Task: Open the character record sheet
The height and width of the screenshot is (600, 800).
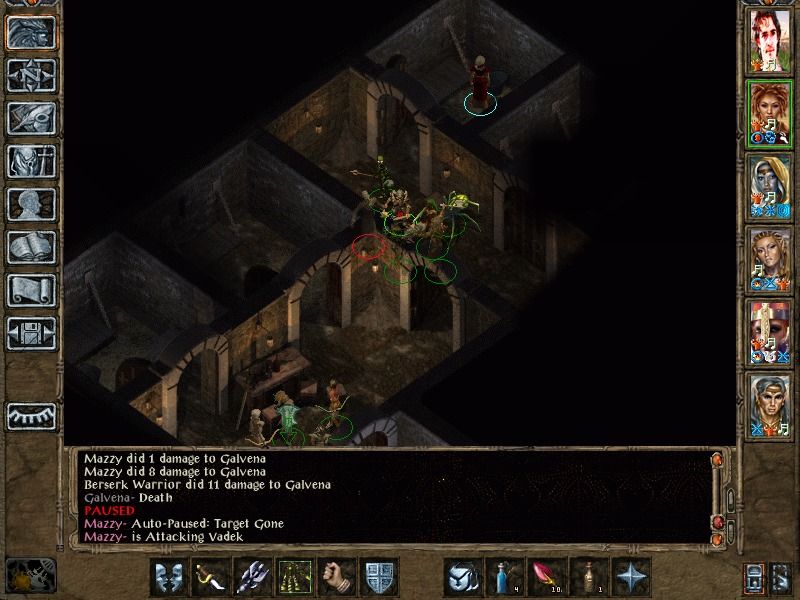Action: point(31,204)
